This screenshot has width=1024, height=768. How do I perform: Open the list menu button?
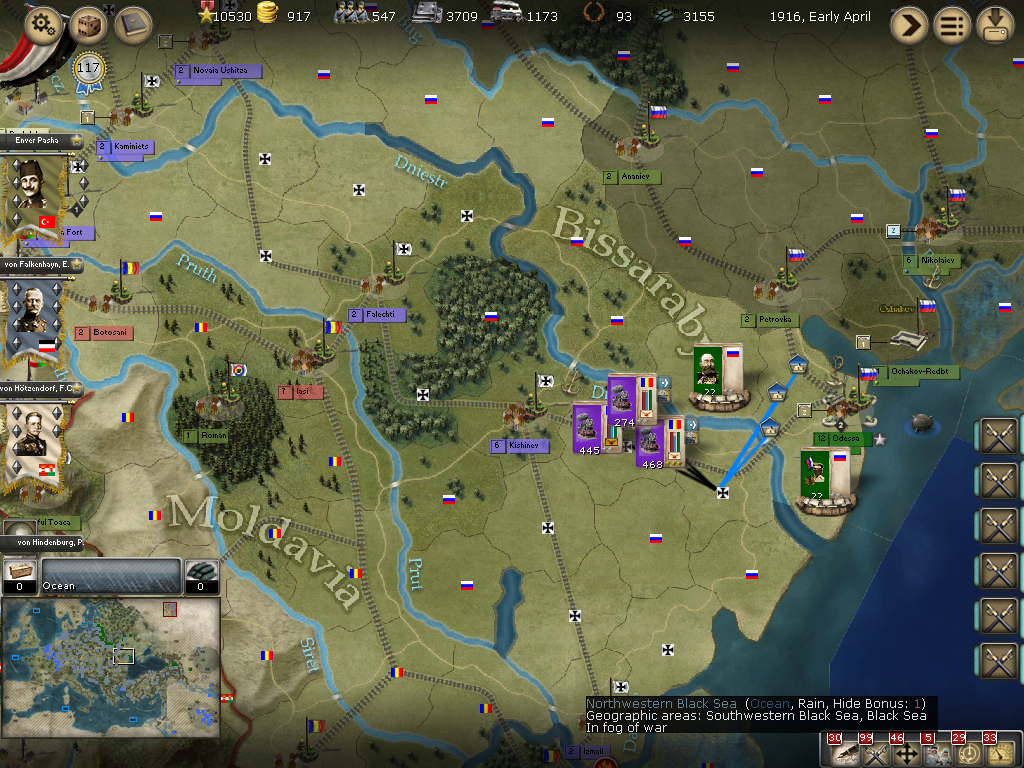pos(952,26)
